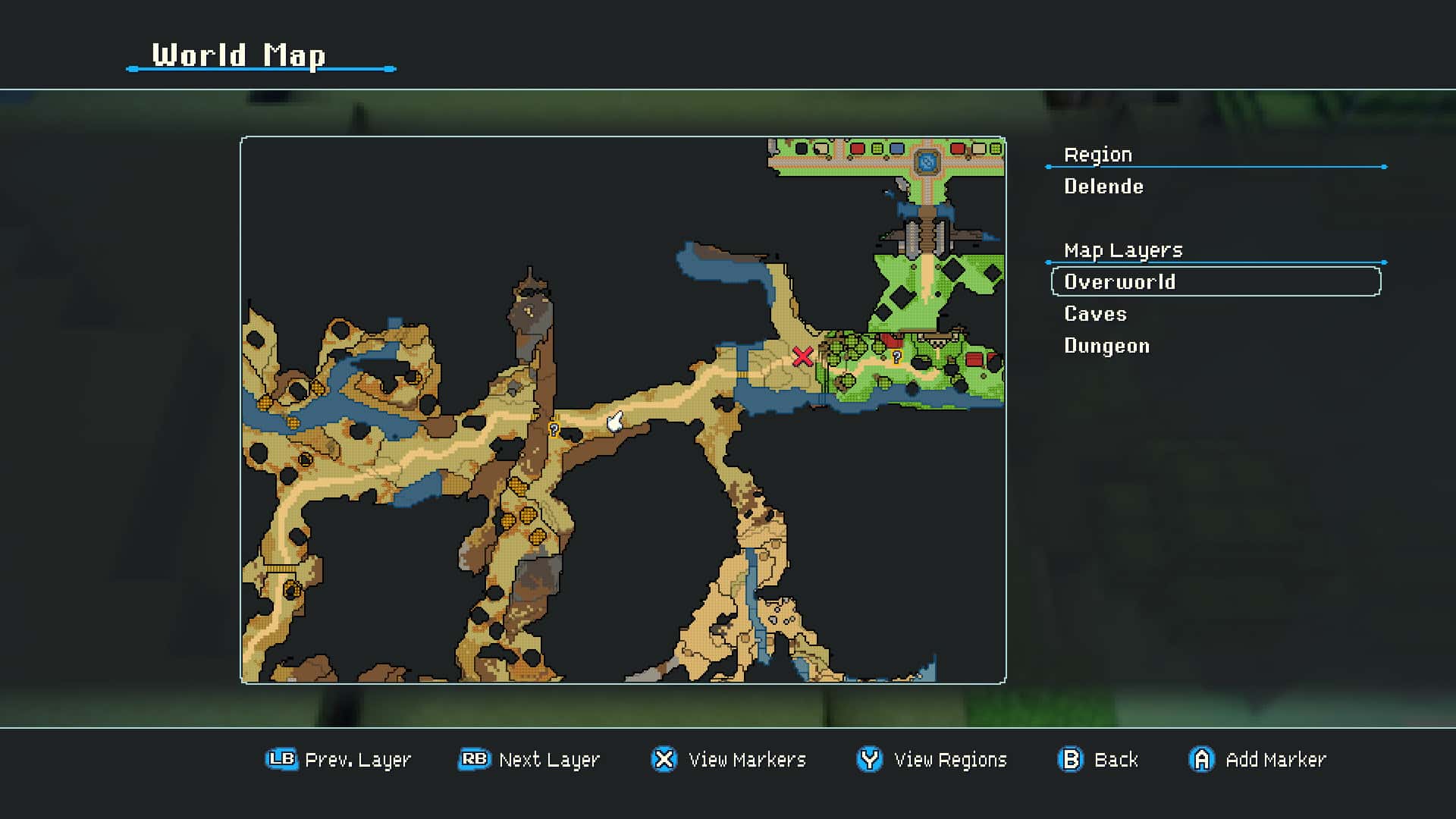Click the hand cursor spot on the desert path
The height and width of the screenshot is (819, 1456).
[613, 423]
